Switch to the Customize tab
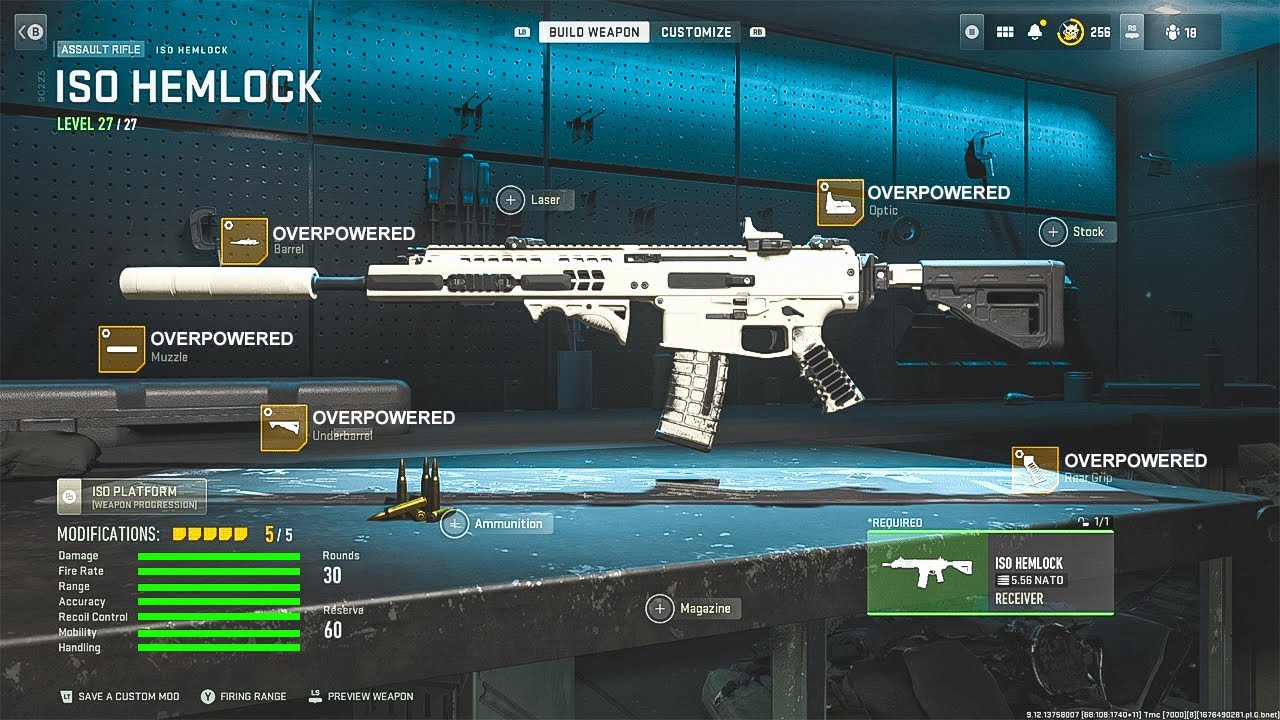 (x=696, y=32)
